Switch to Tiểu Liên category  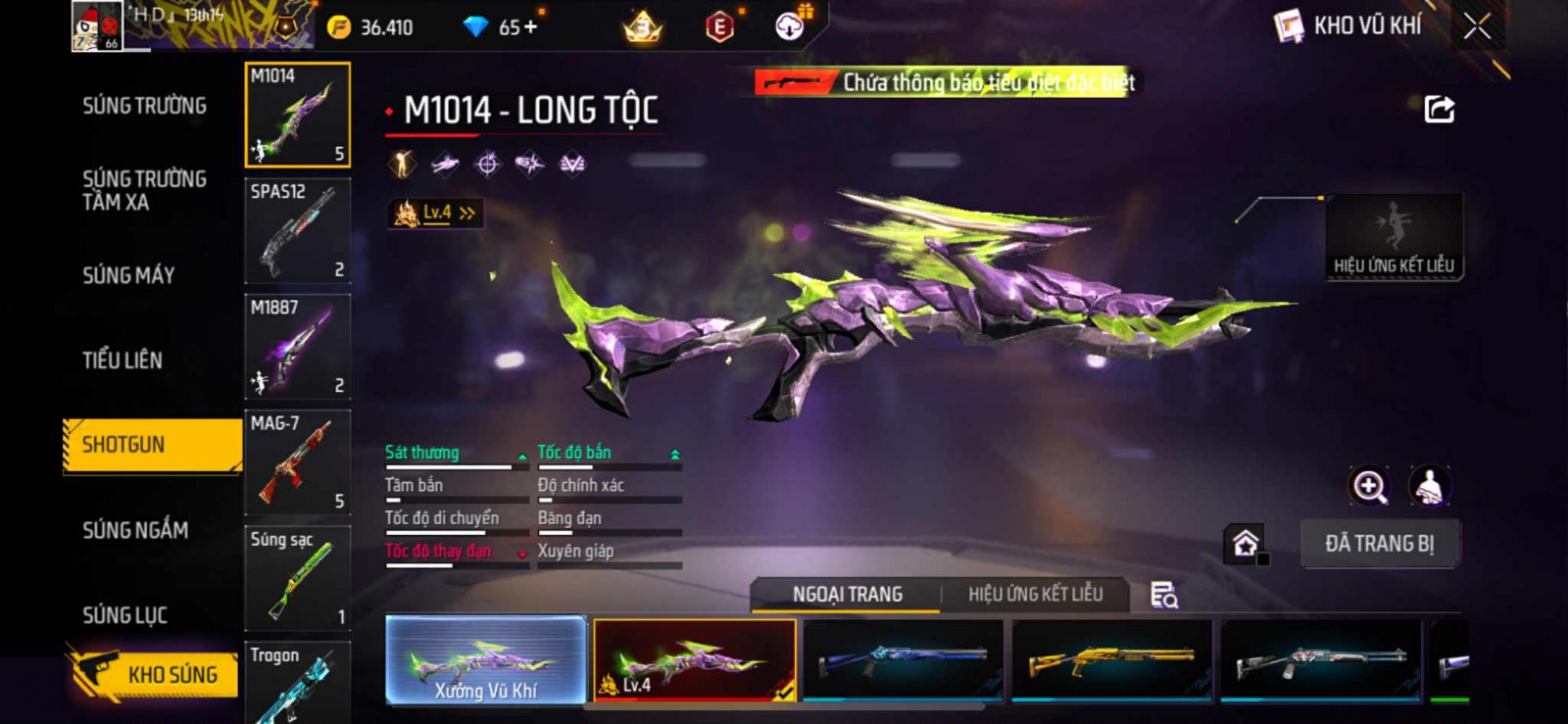click(122, 360)
